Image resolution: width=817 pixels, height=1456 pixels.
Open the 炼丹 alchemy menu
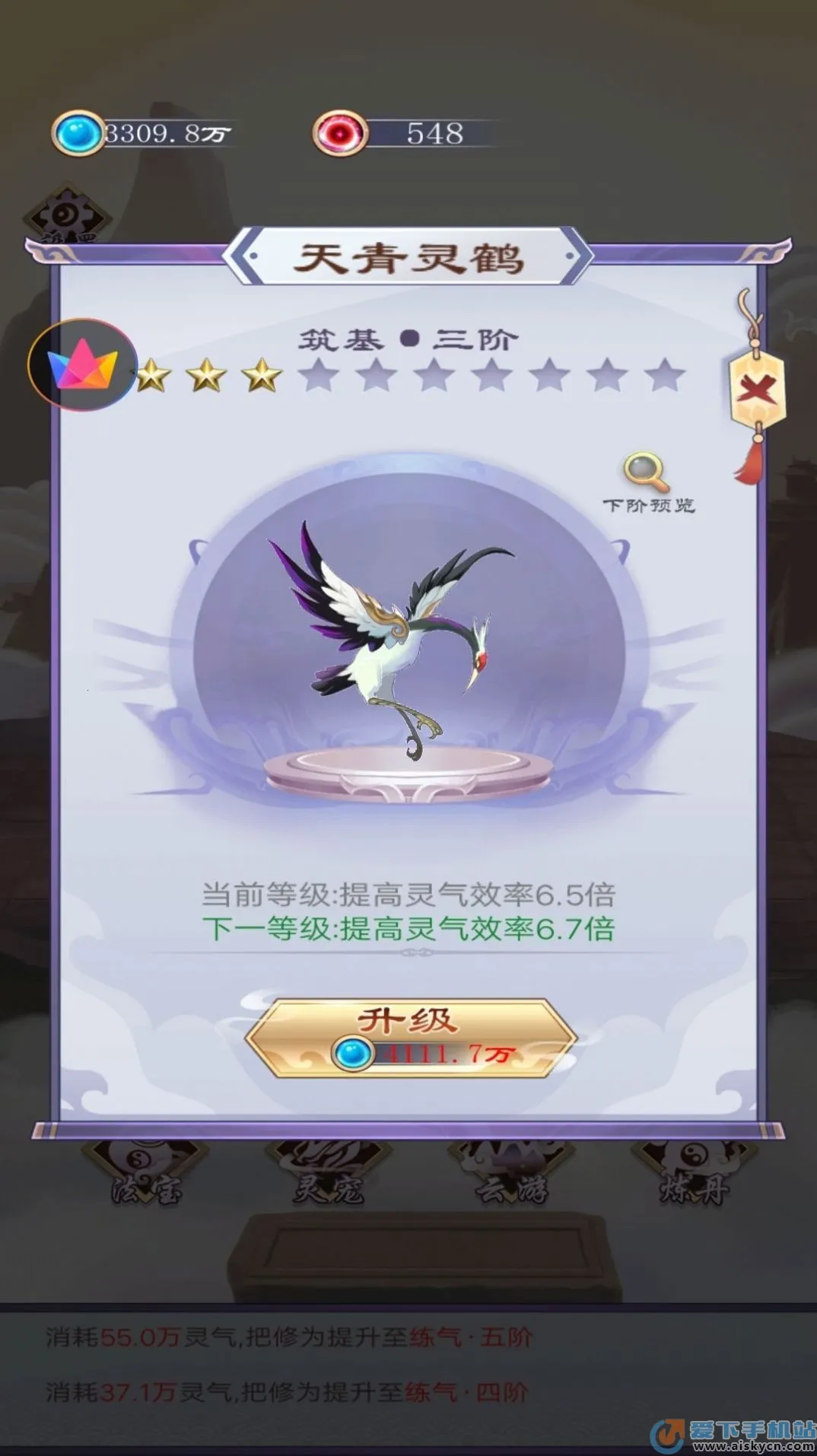coord(694,1176)
